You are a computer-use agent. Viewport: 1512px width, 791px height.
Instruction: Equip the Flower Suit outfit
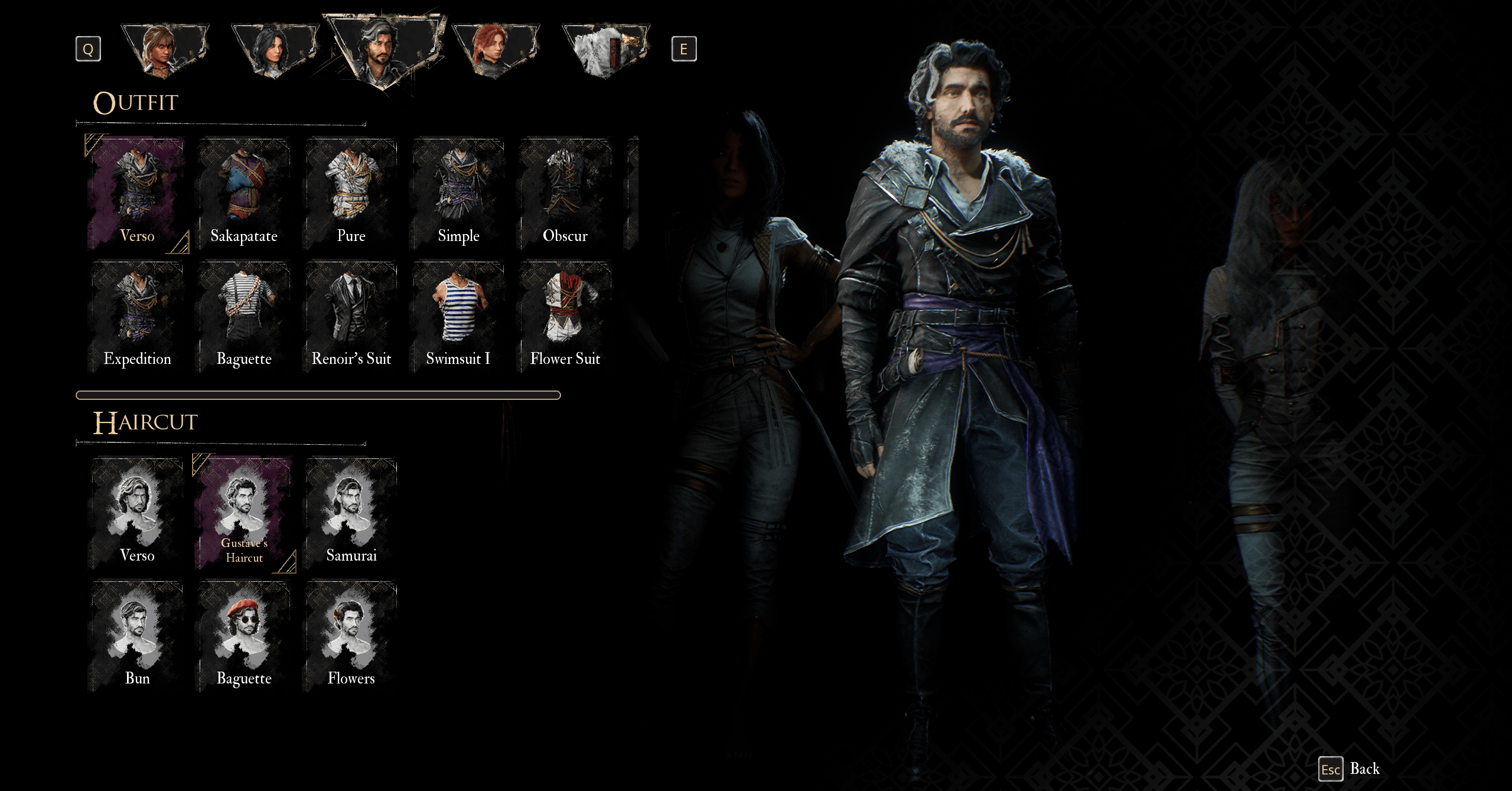coord(565,317)
